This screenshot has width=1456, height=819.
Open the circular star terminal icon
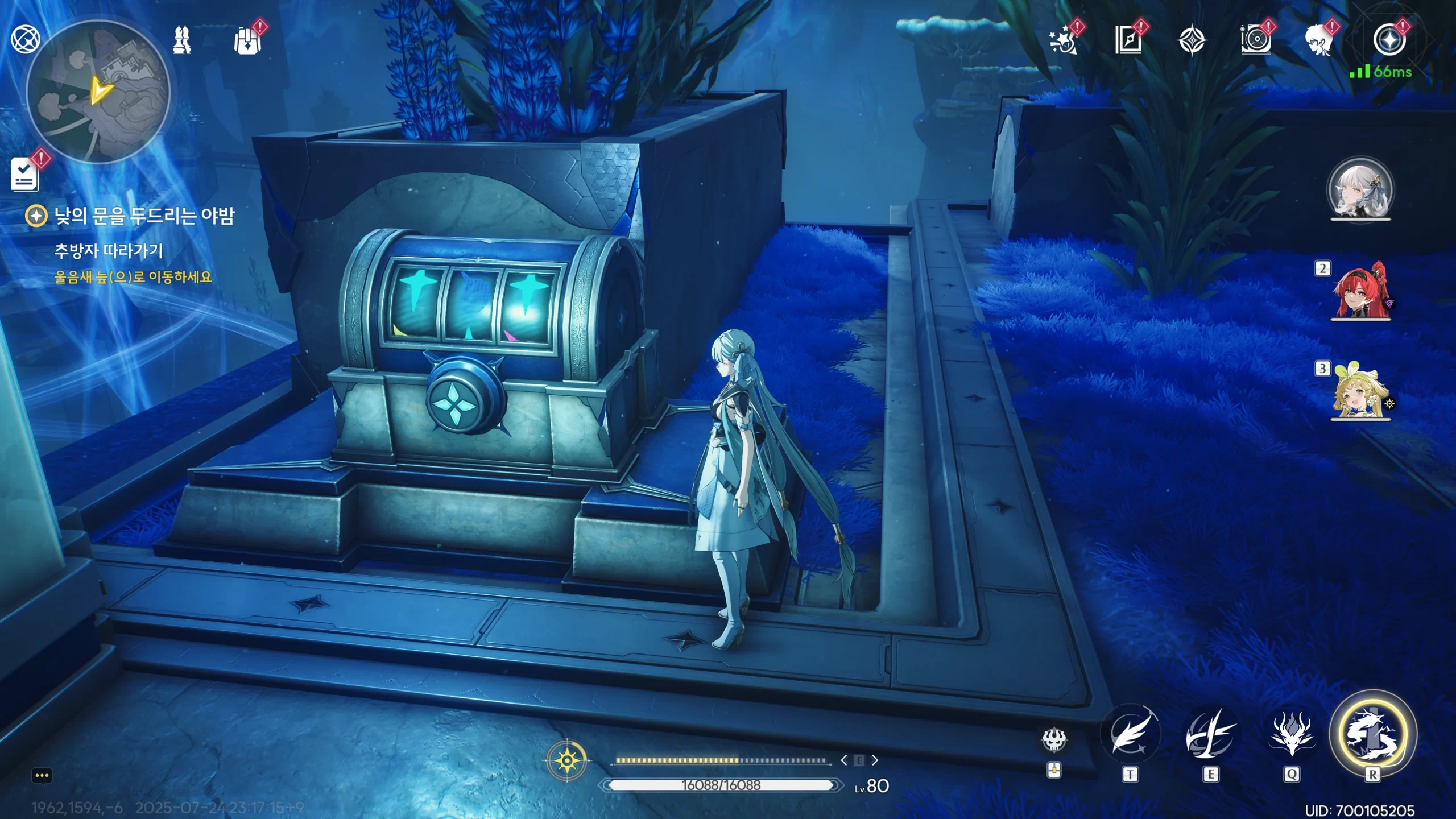[1389, 40]
